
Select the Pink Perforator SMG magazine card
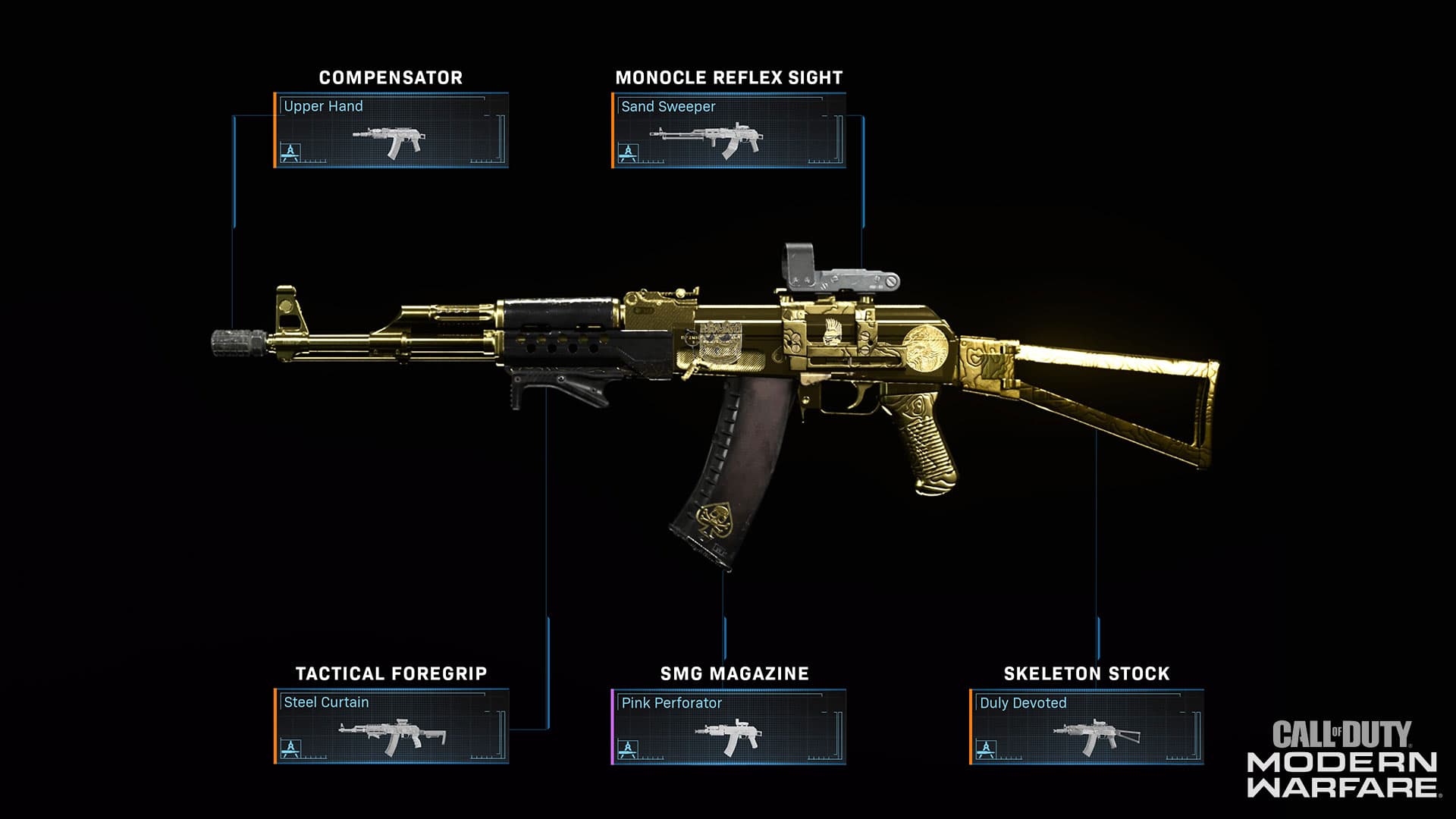pos(728,726)
